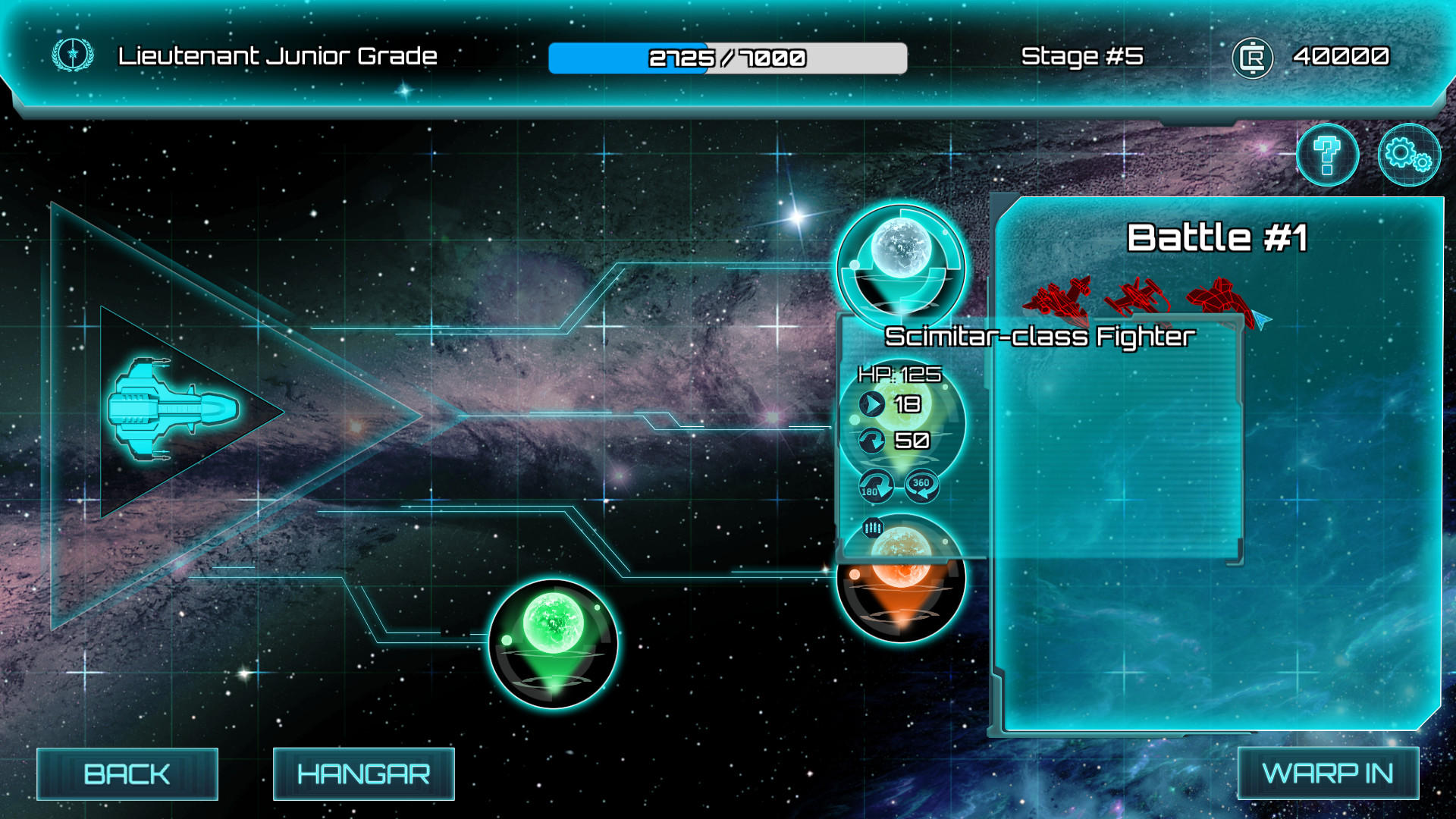Click the rank insignia badge top-left
Image resolution: width=1456 pixels, height=819 pixels.
coord(71,55)
